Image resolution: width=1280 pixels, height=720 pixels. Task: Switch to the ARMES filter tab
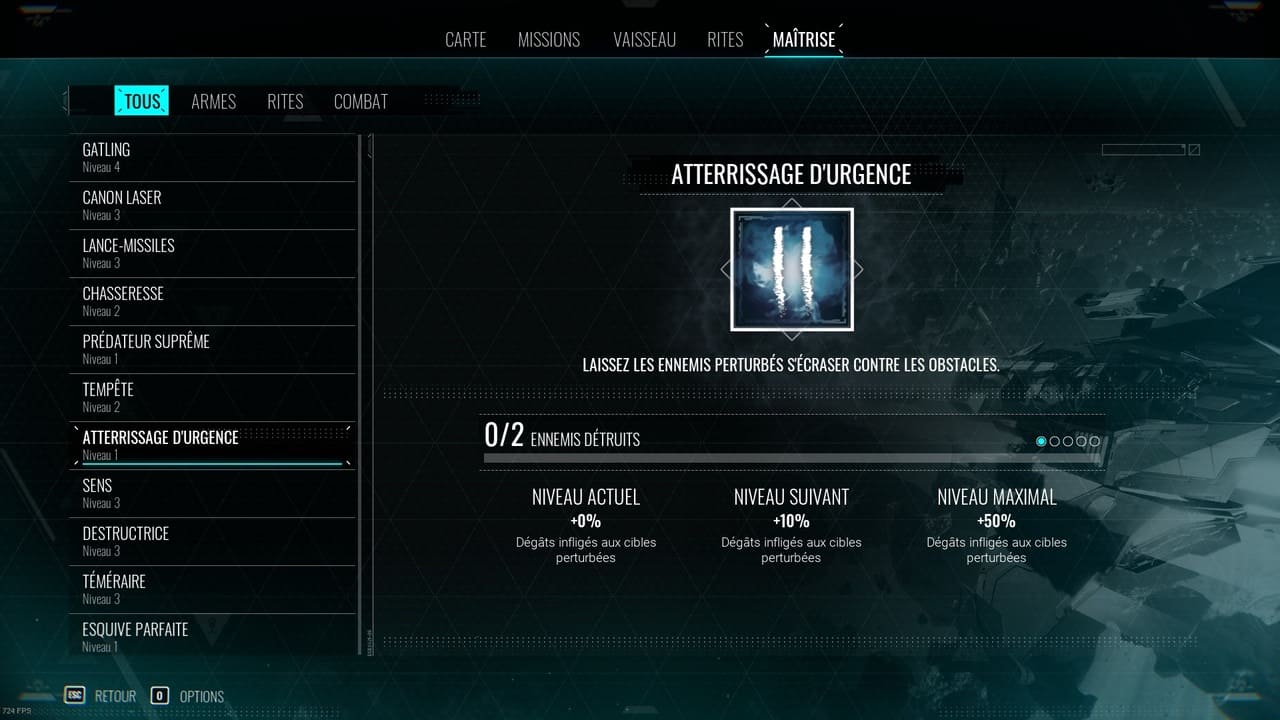tap(213, 101)
